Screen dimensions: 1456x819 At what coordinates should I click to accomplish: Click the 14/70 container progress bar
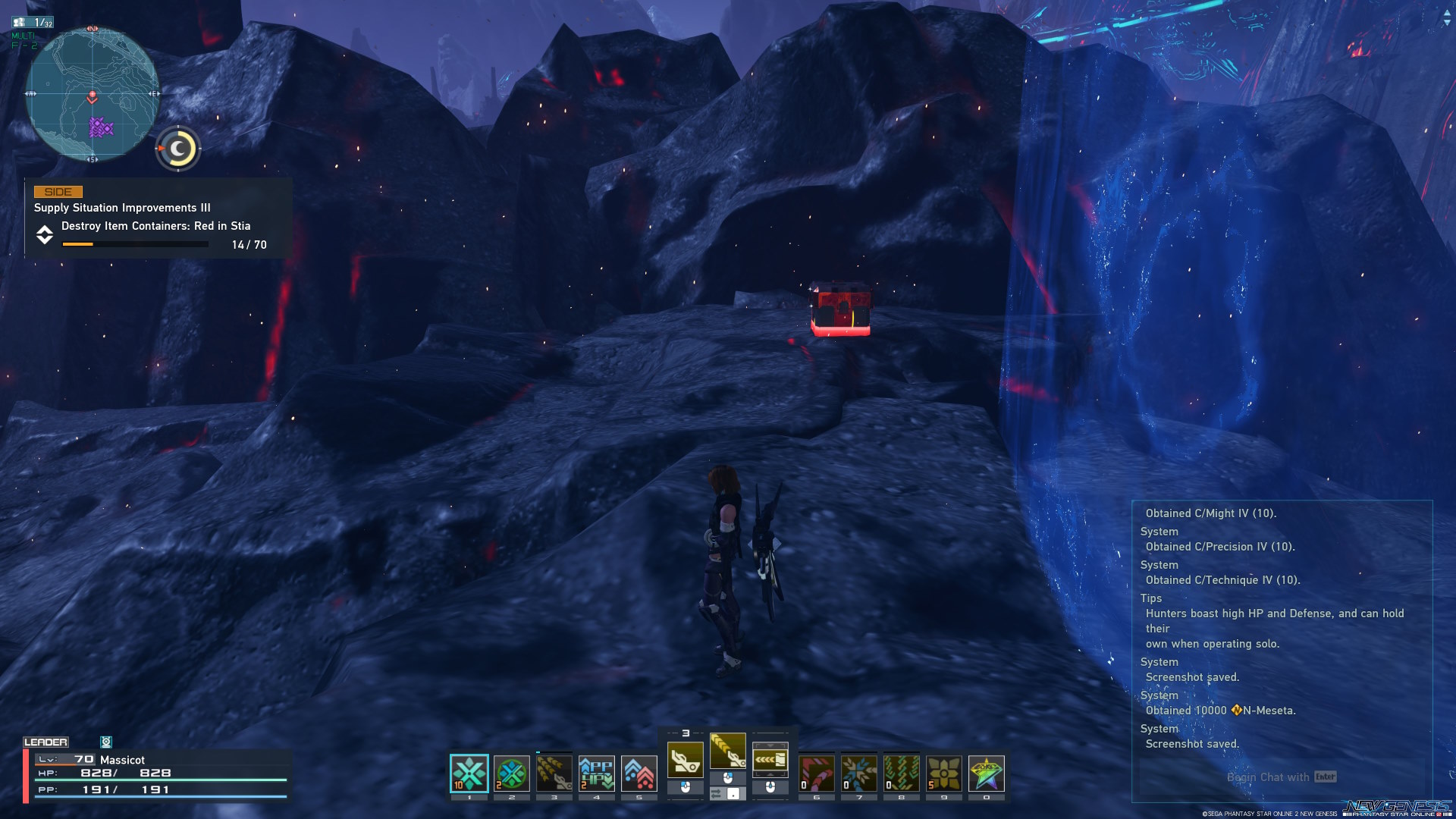135,244
